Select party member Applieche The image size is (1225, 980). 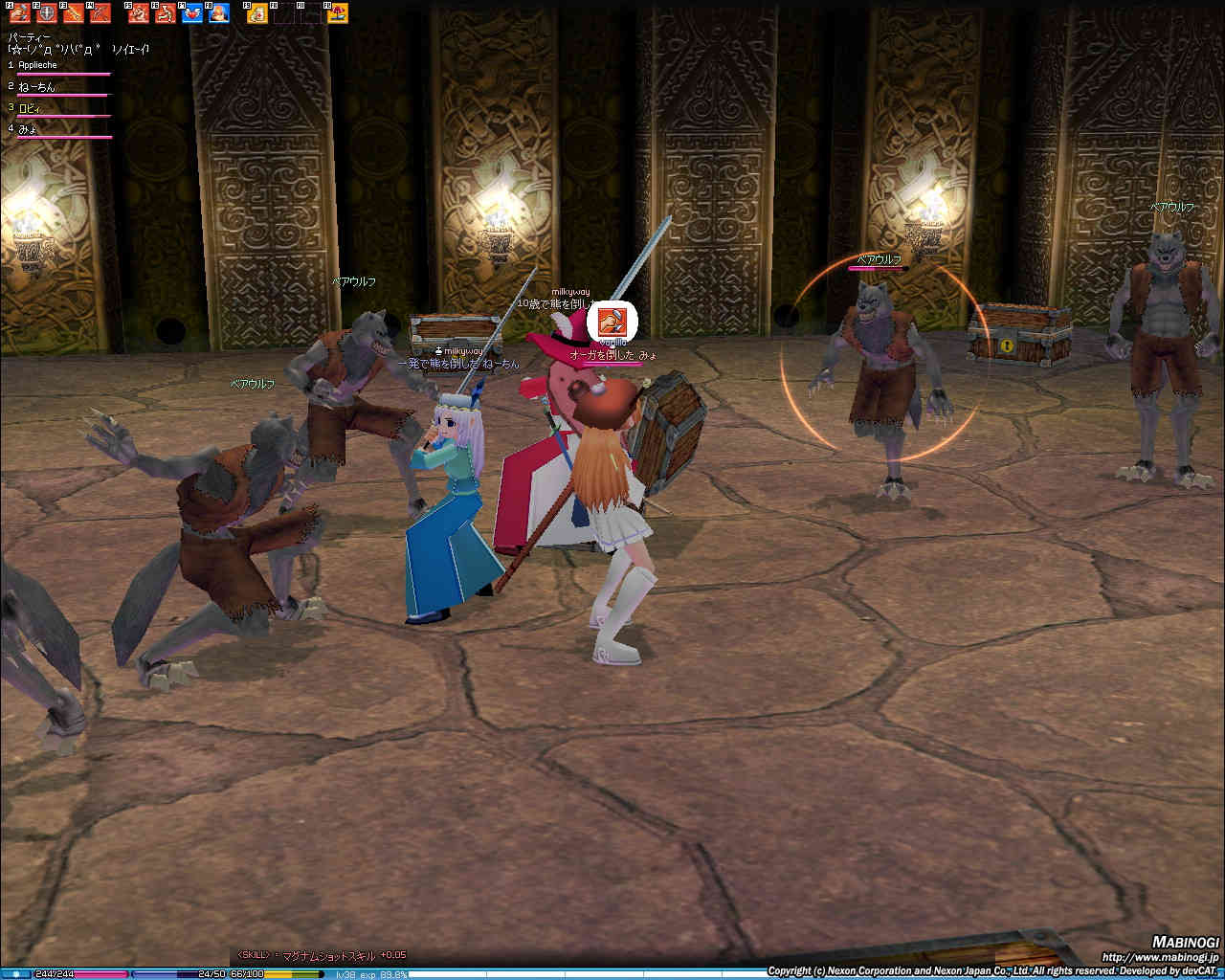(x=38, y=65)
